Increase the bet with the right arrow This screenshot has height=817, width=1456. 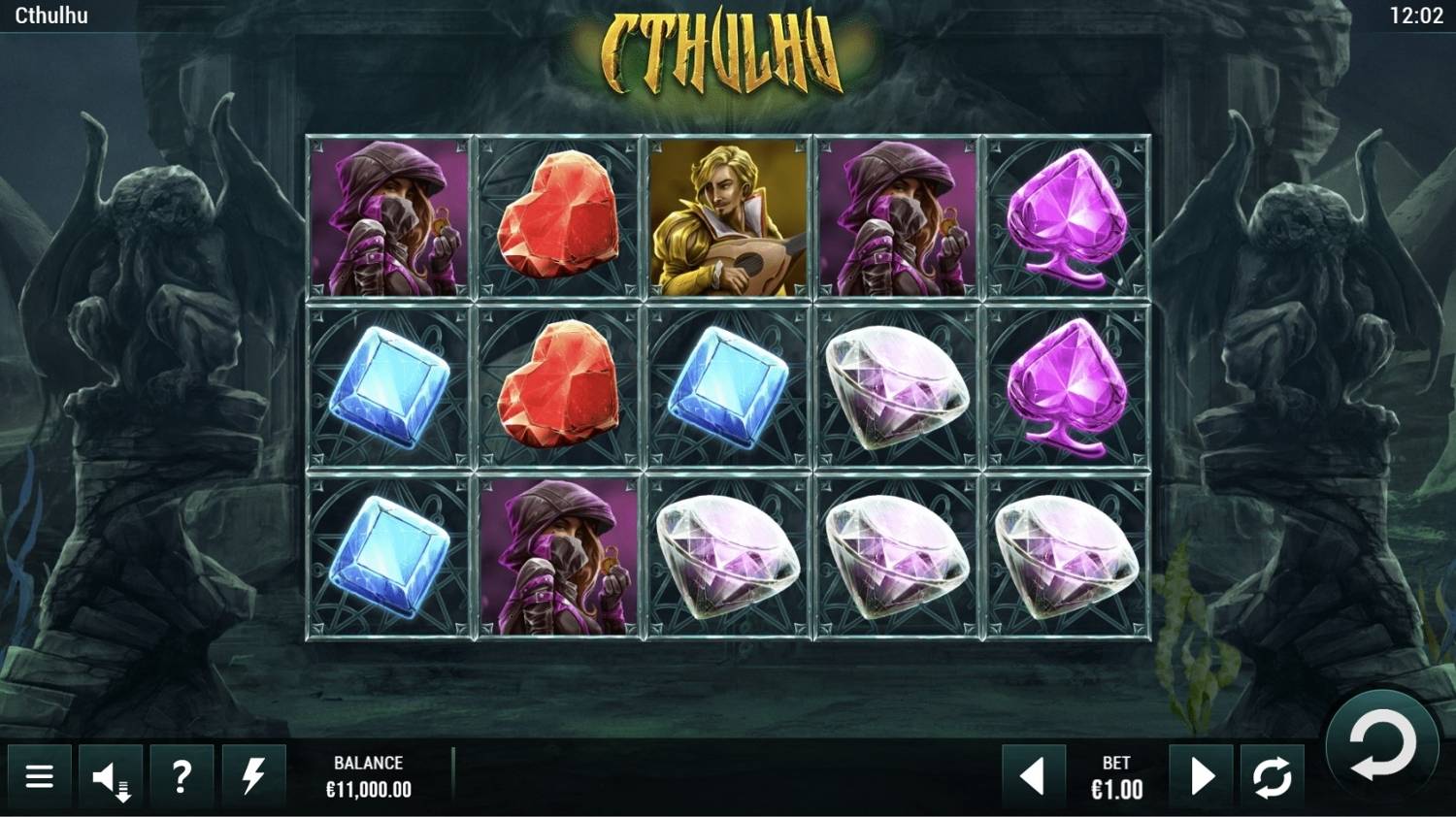tap(1202, 776)
